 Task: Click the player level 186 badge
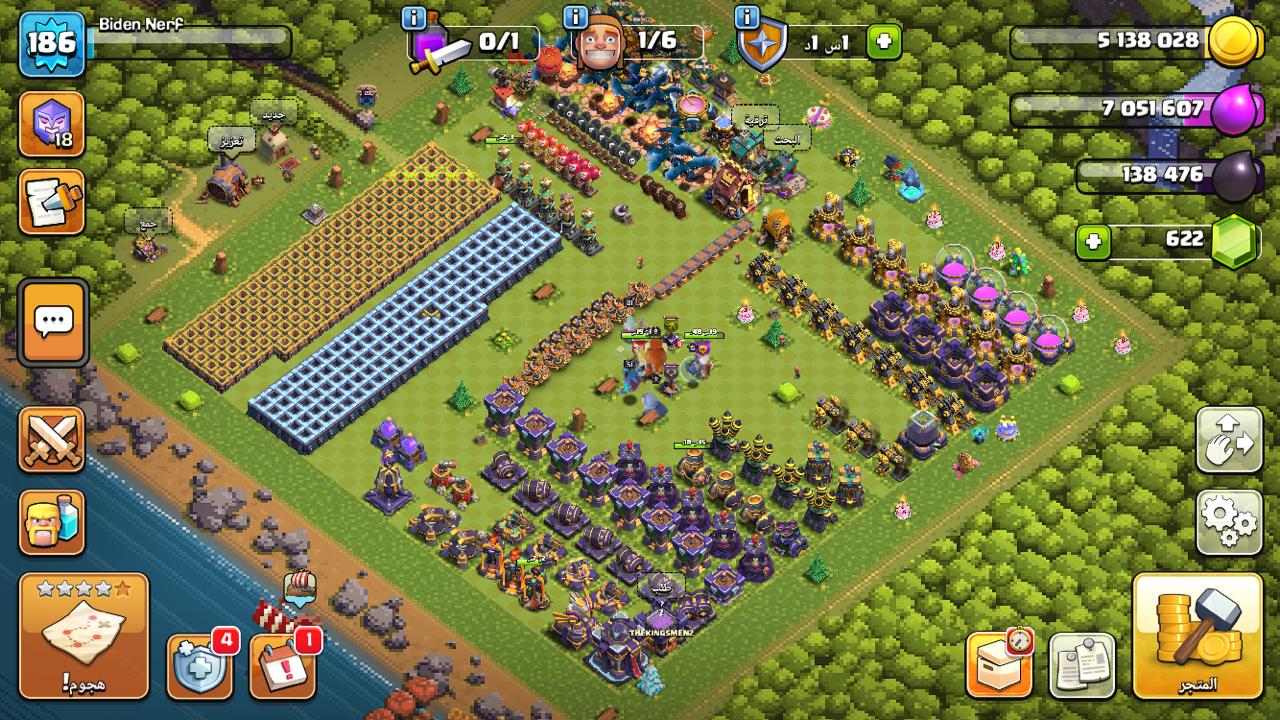[51, 43]
